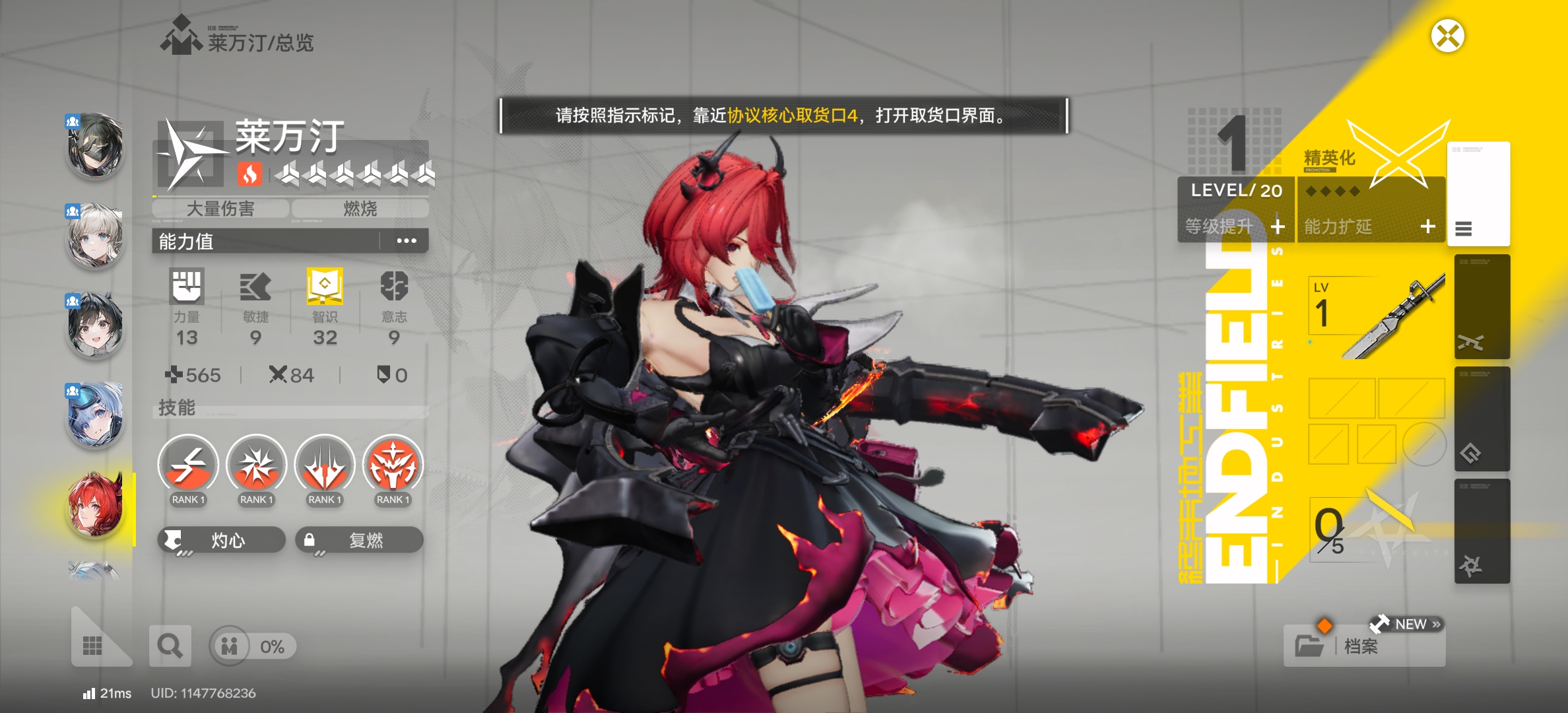Open the white list-icon side tab
This screenshot has height=713, width=1568.
(x=1478, y=194)
